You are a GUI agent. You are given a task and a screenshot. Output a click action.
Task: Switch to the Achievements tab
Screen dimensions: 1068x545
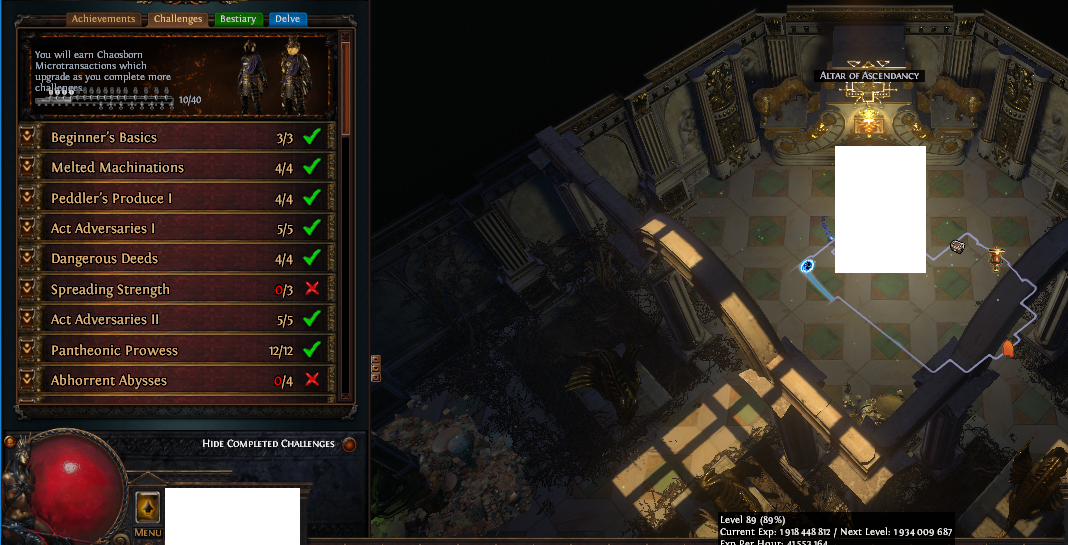(103, 19)
